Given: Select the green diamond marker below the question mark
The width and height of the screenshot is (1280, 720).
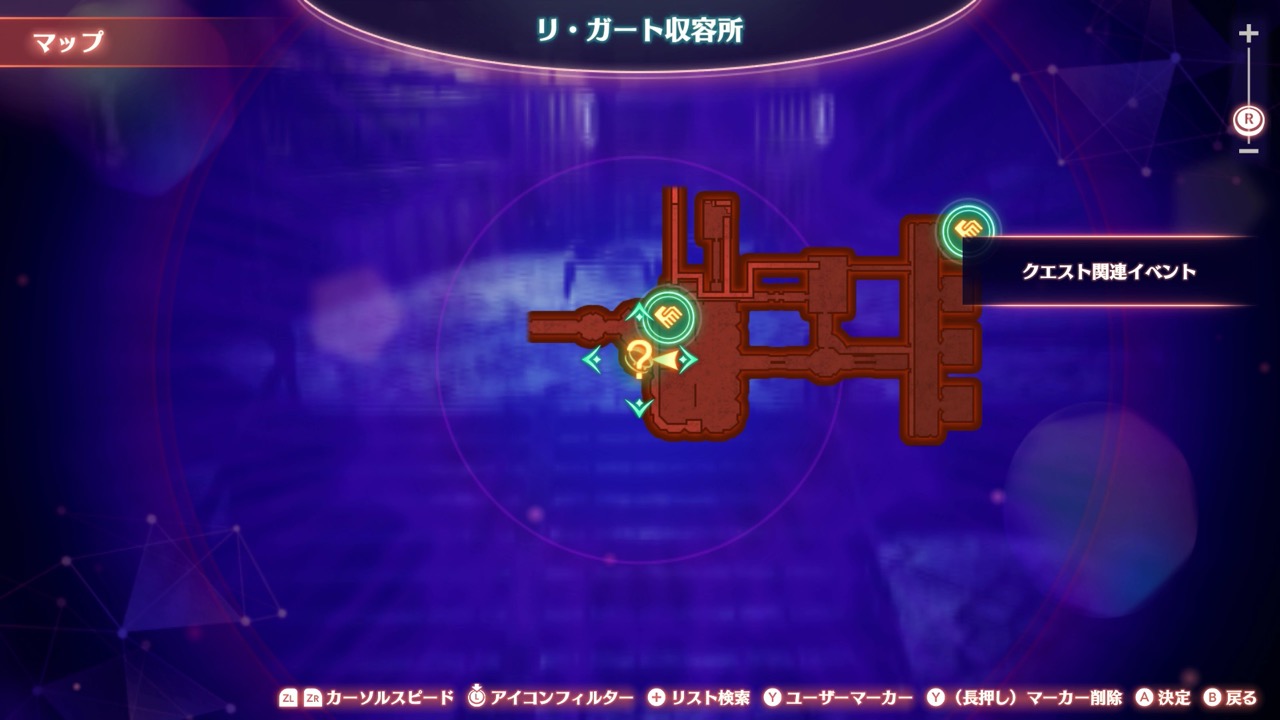Looking at the screenshot, I should click(x=639, y=405).
